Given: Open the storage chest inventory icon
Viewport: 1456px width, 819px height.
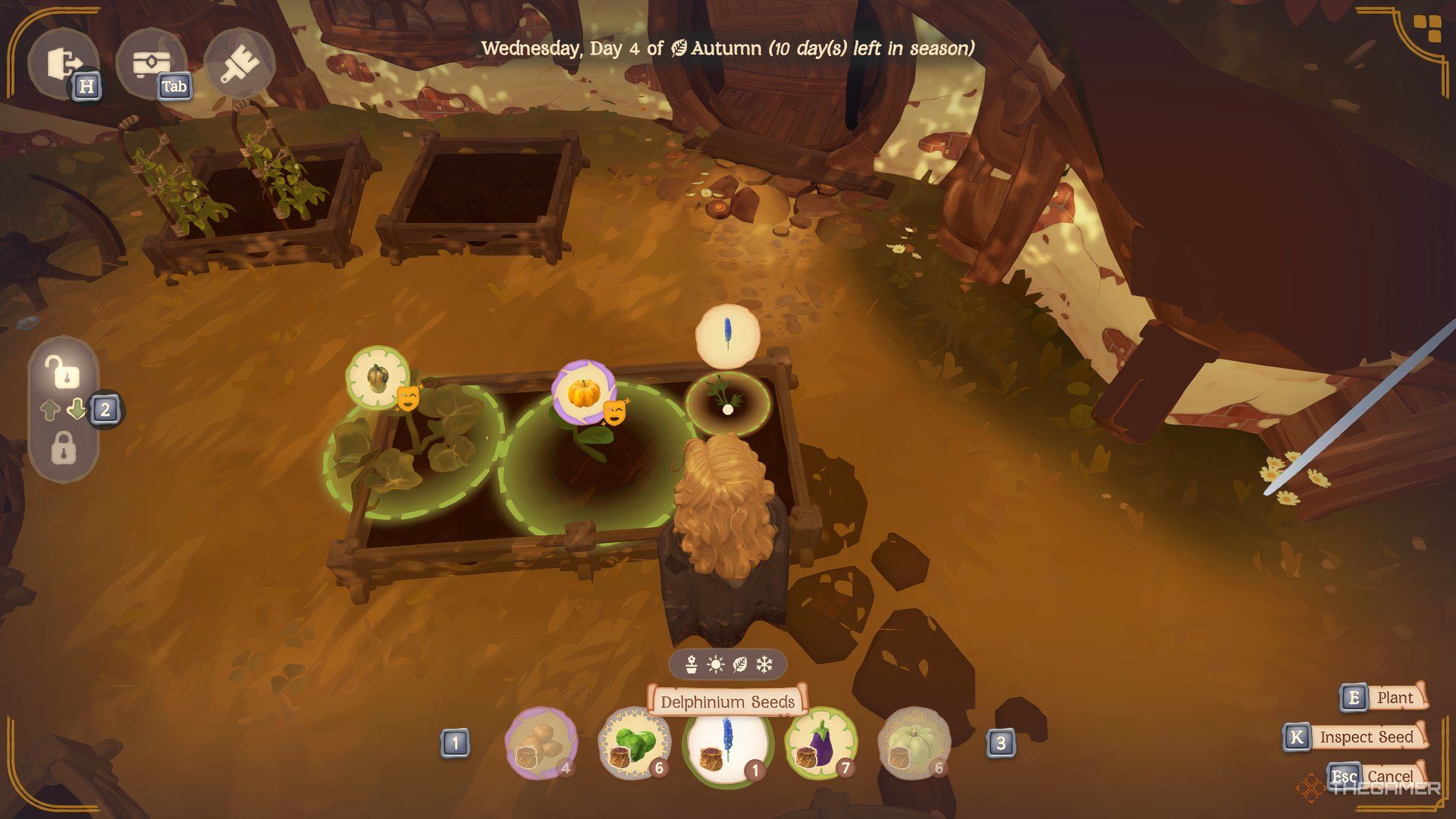Looking at the screenshot, I should [x=150, y=64].
